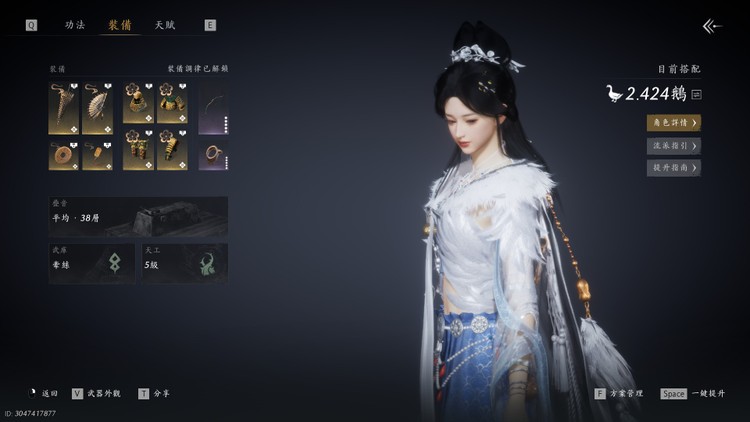Select the folding fan weapon slot

tap(97, 108)
